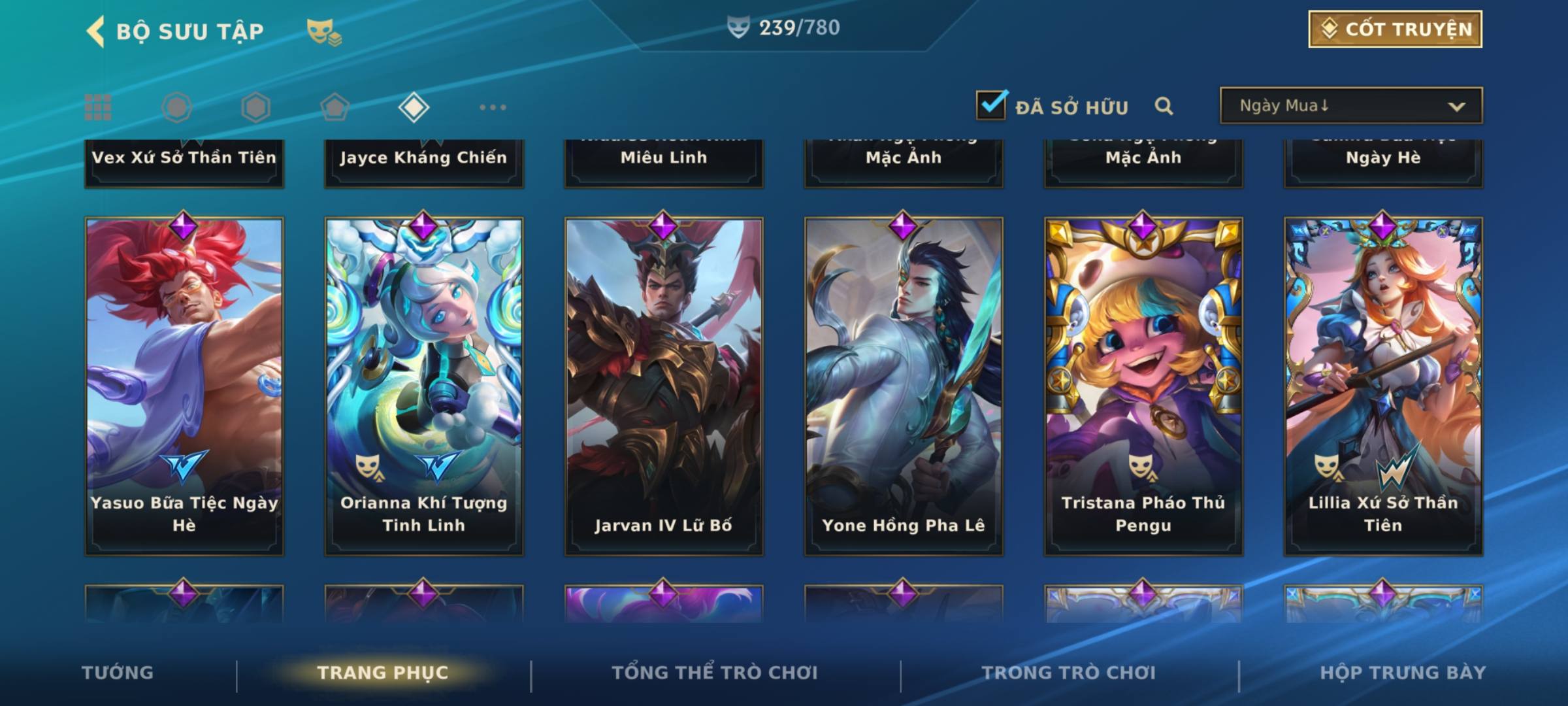This screenshot has height=706, width=1568.
Task: Show more filters via three dots
Action: click(493, 107)
